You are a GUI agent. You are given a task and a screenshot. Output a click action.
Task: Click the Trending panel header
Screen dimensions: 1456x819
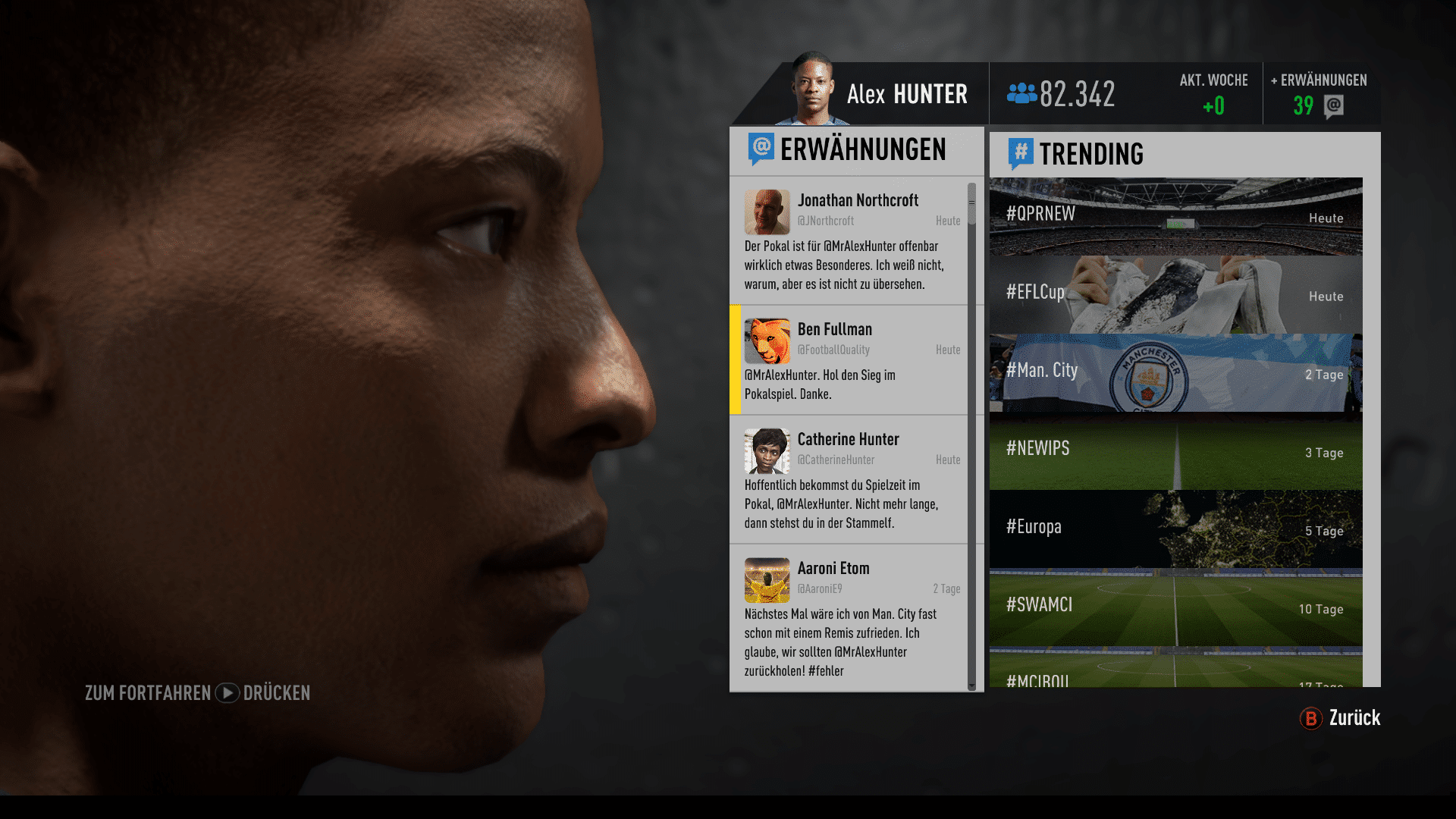coord(1183,155)
